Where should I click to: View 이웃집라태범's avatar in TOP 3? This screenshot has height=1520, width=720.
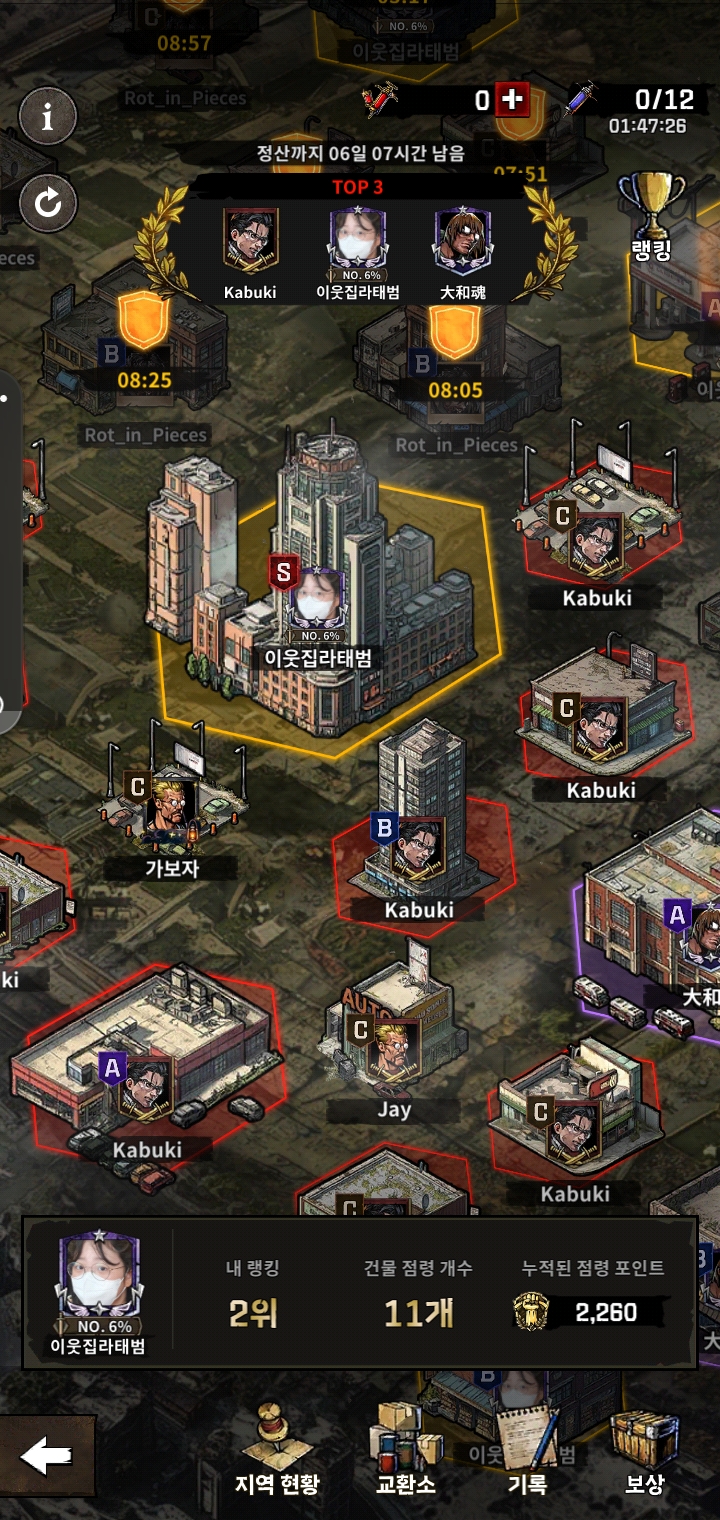coord(357,242)
